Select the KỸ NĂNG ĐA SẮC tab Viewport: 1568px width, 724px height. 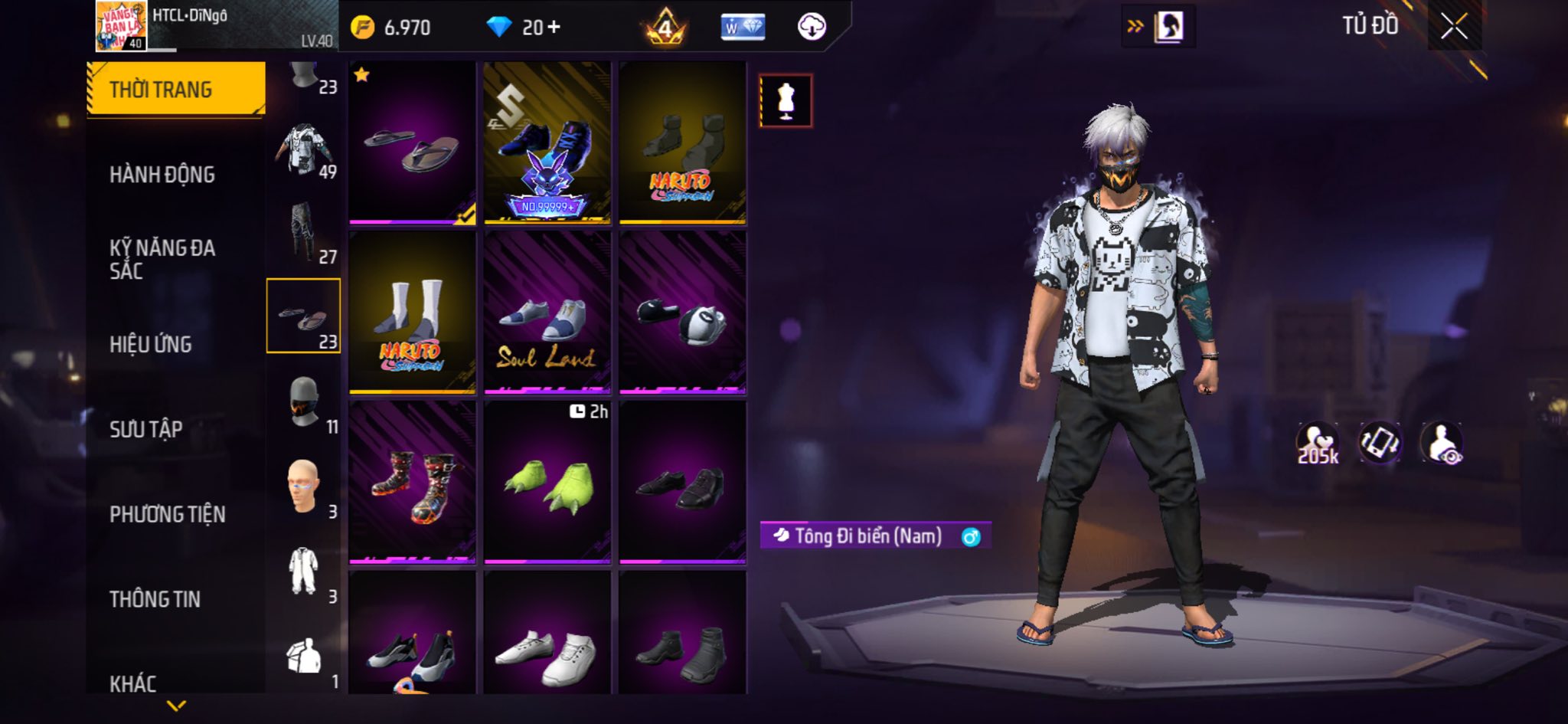pos(162,259)
